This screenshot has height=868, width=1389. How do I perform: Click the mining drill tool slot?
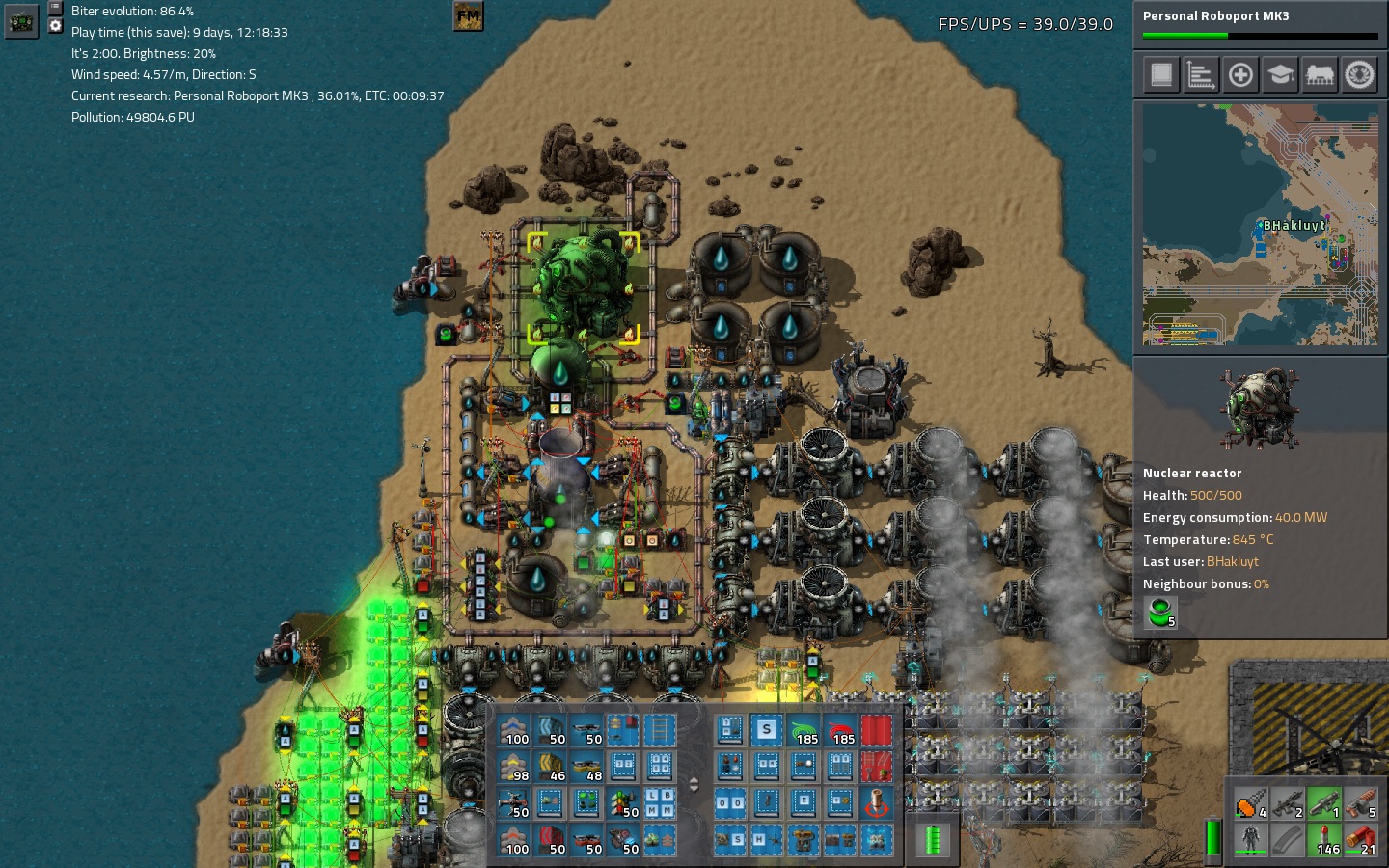click(1251, 802)
